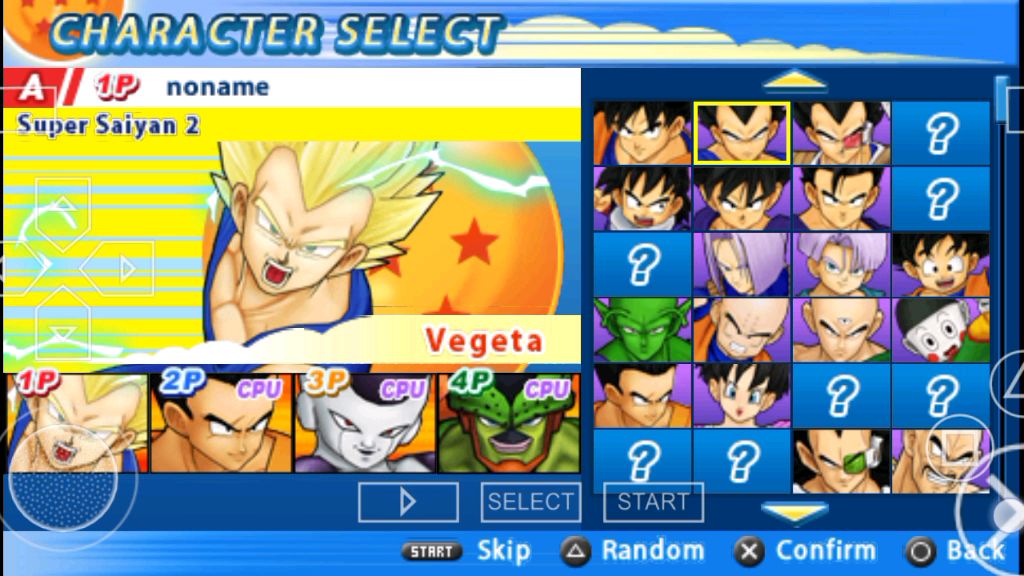Pick the Videl character tile
Screen dimensions: 1024x576
click(x=742, y=395)
